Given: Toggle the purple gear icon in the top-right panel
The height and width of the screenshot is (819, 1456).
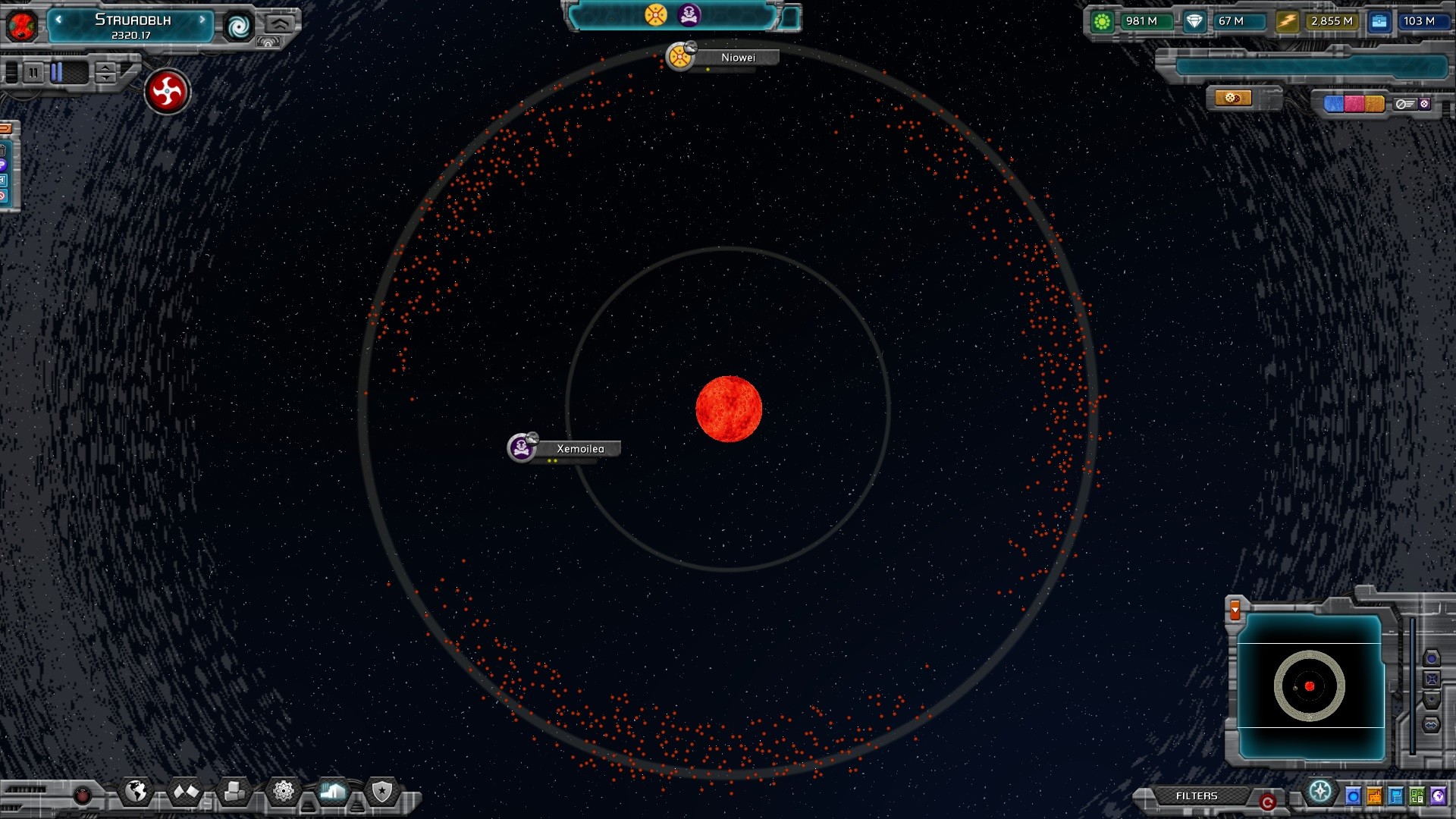Looking at the screenshot, I should point(1426,104).
